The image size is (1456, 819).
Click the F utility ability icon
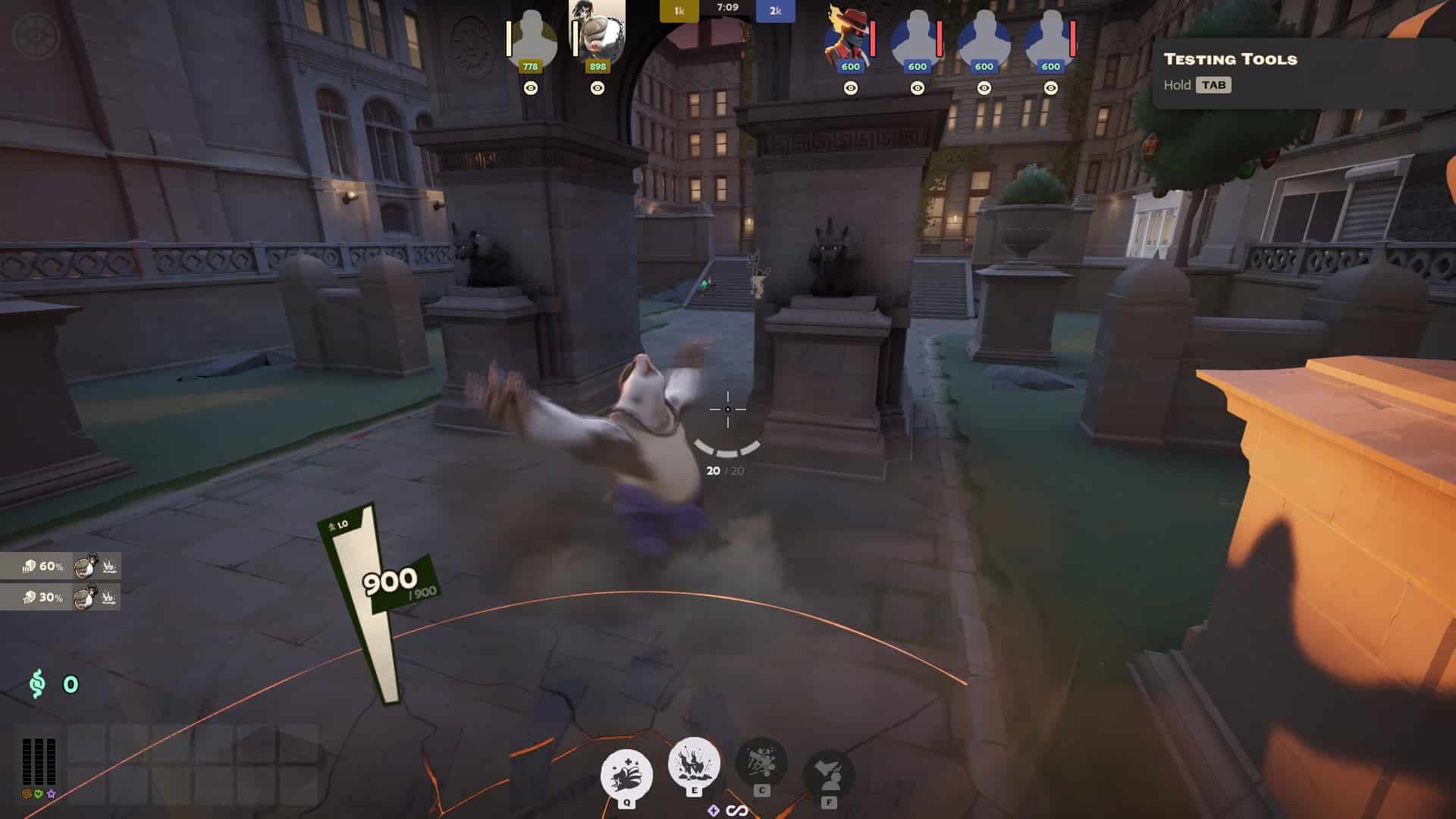click(x=828, y=770)
